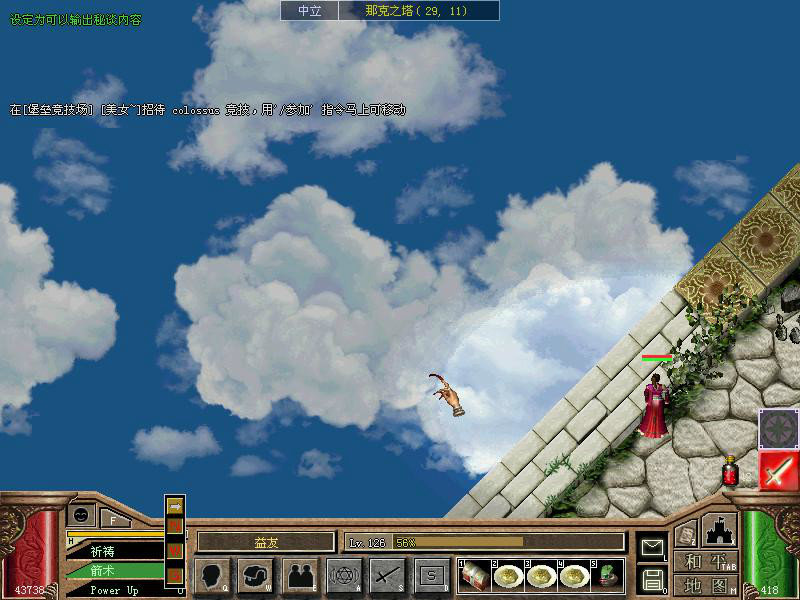The image size is (800, 600).
Task: Click the floppy disk save icon
Action: tap(652, 579)
